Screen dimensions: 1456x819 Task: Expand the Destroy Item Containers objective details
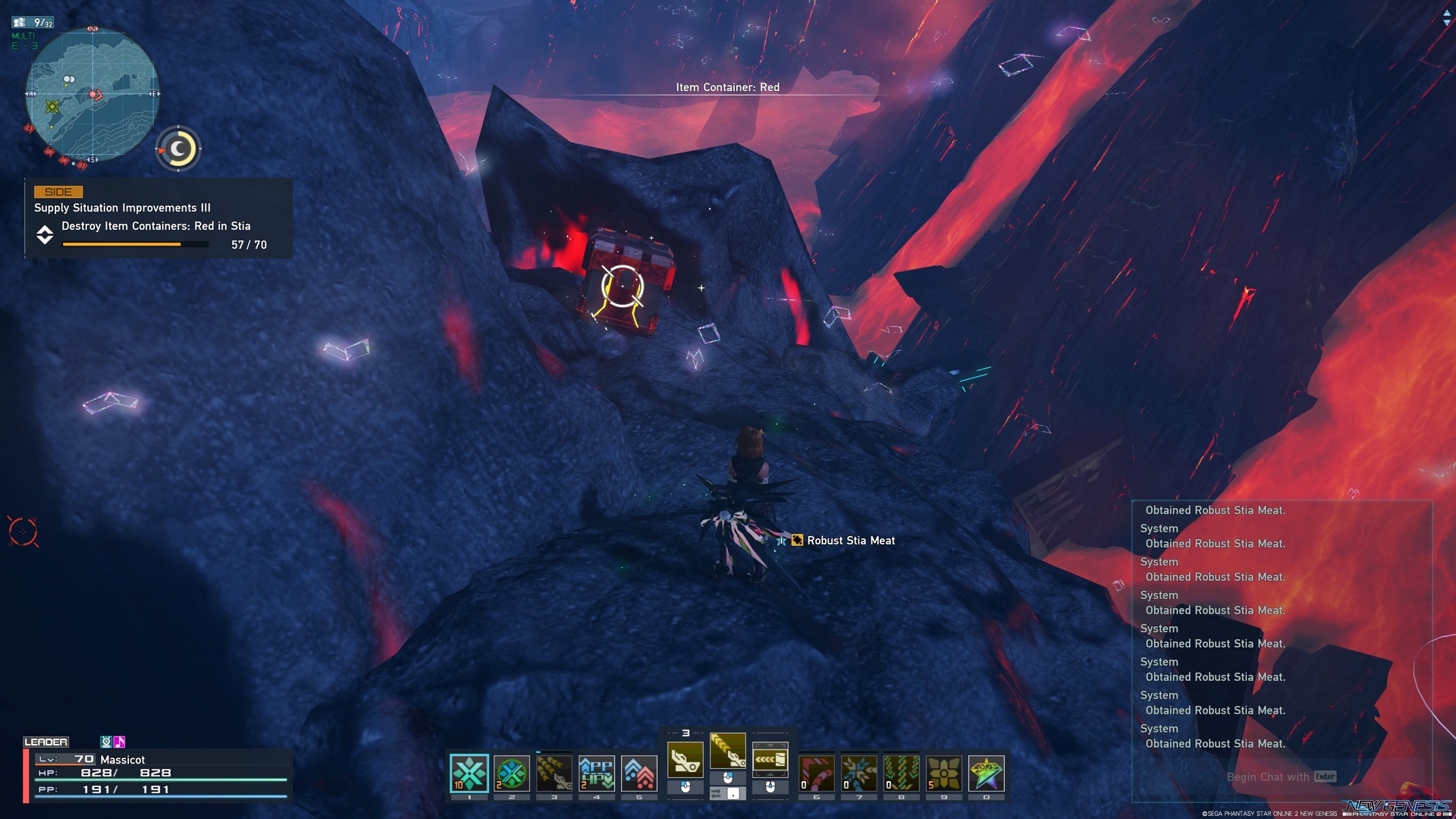point(45,235)
